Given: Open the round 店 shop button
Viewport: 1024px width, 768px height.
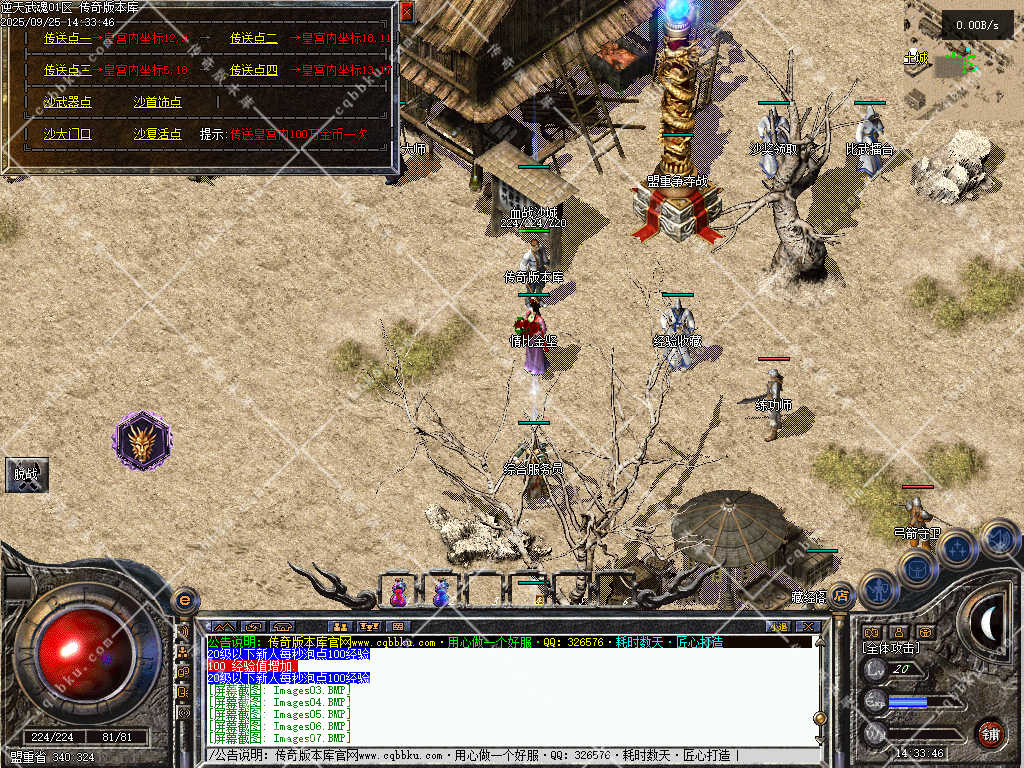Looking at the screenshot, I should point(842,596).
